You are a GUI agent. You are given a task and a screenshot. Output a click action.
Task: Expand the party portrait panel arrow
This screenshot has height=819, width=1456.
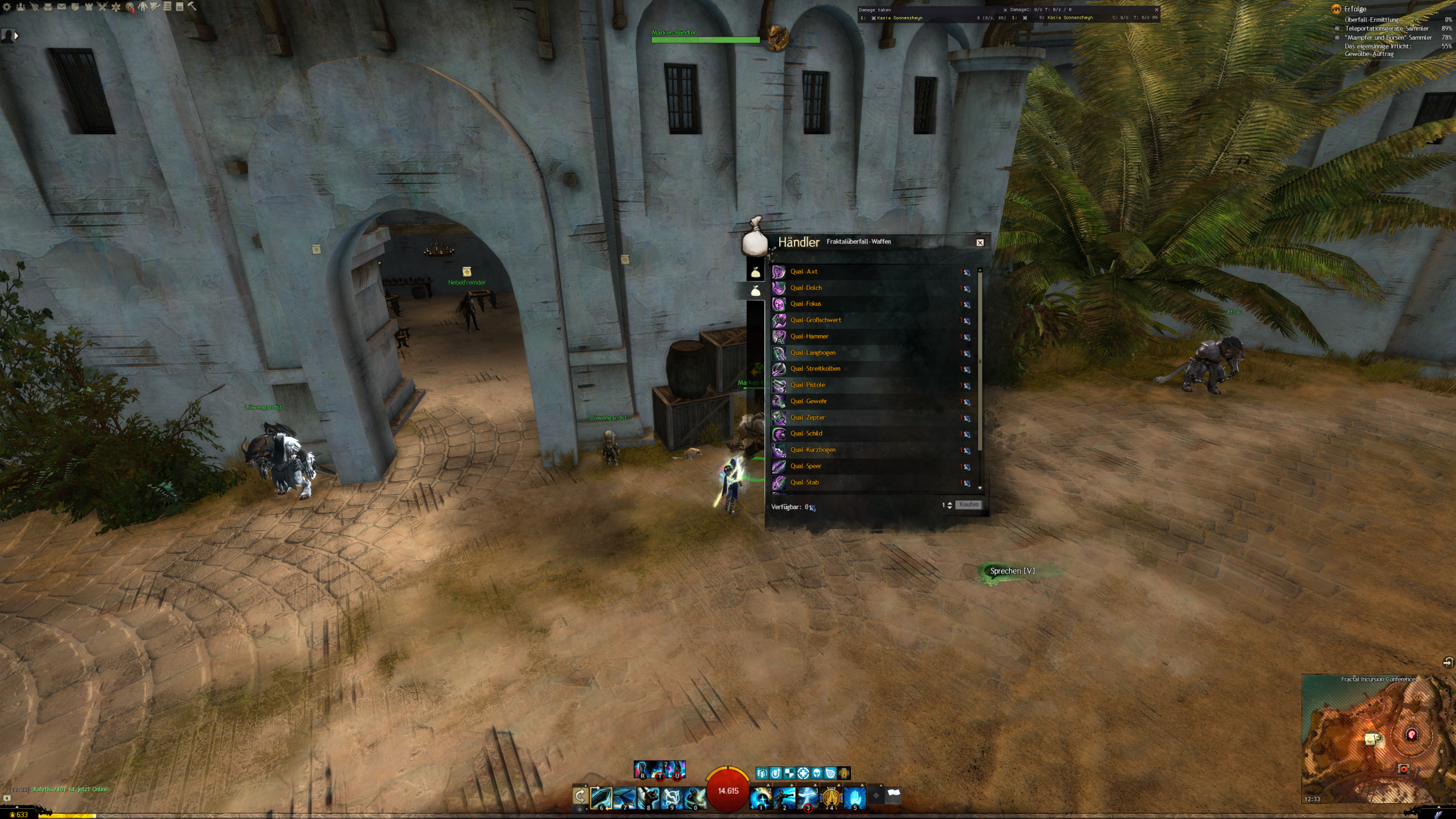pyautogui.click(x=16, y=36)
